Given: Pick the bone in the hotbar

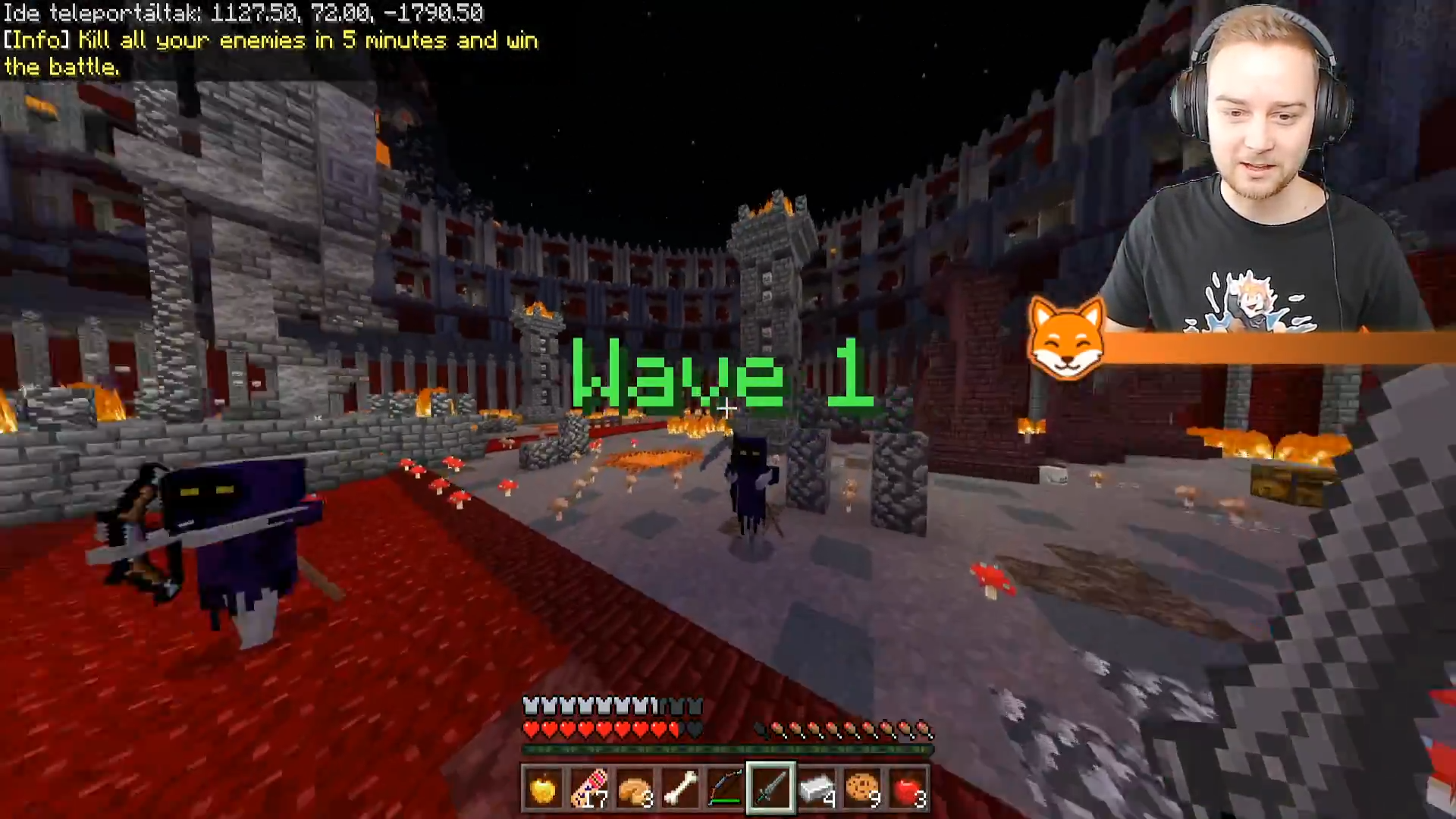Looking at the screenshot, I should point(680,789).
